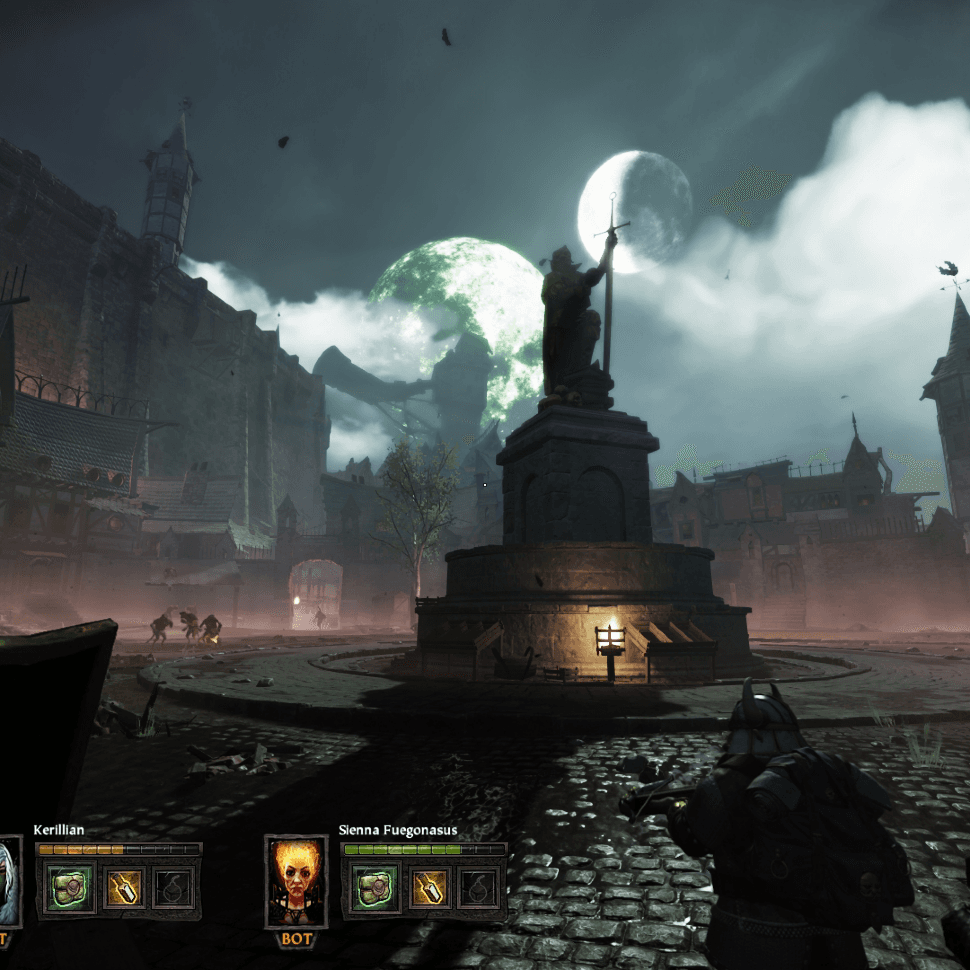Choose Sienna's potion bottle slot

click(x=429, y=887)
